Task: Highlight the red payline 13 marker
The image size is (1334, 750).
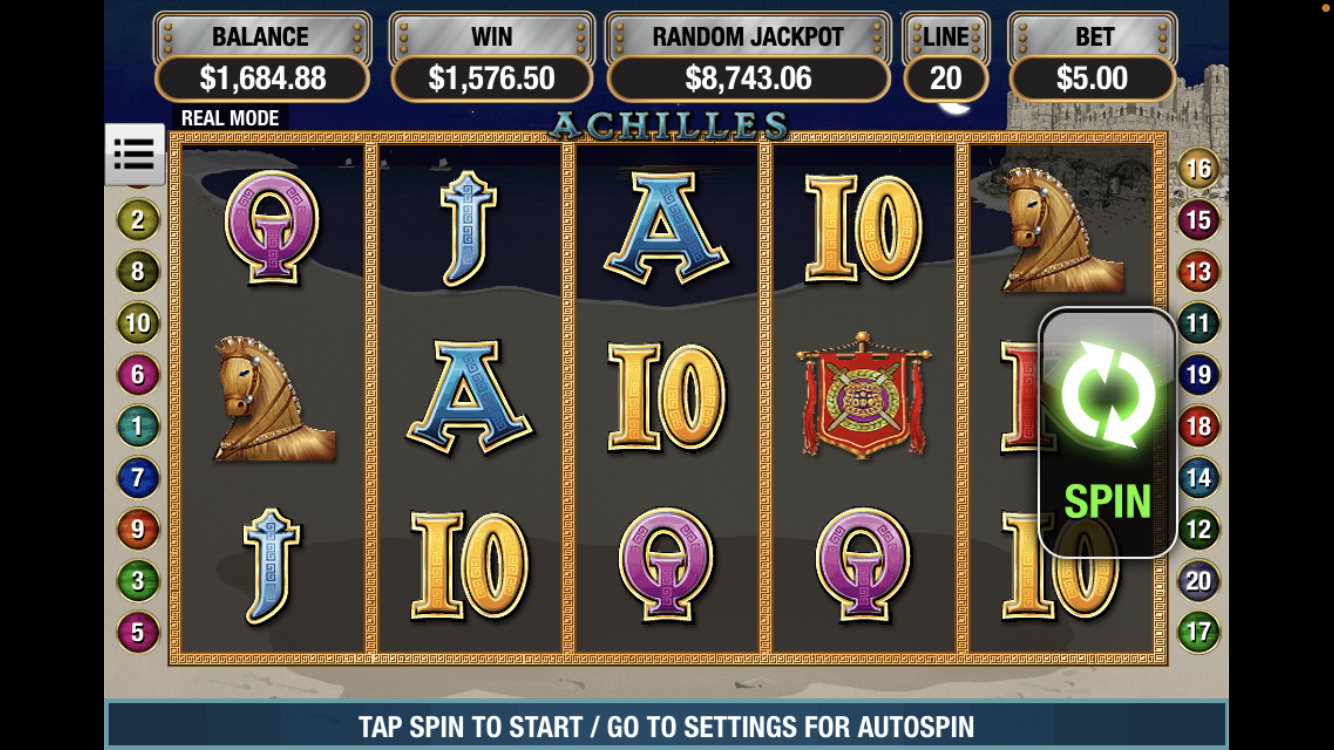Action: (1198, 271)
